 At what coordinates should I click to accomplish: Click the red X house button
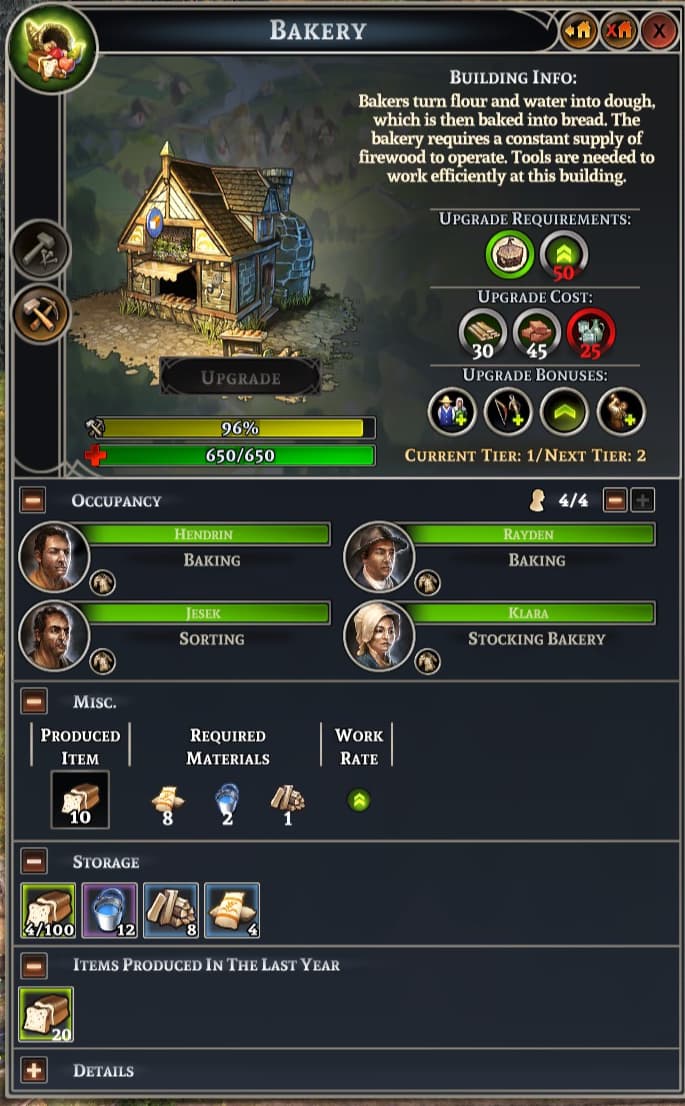(618, 31)
